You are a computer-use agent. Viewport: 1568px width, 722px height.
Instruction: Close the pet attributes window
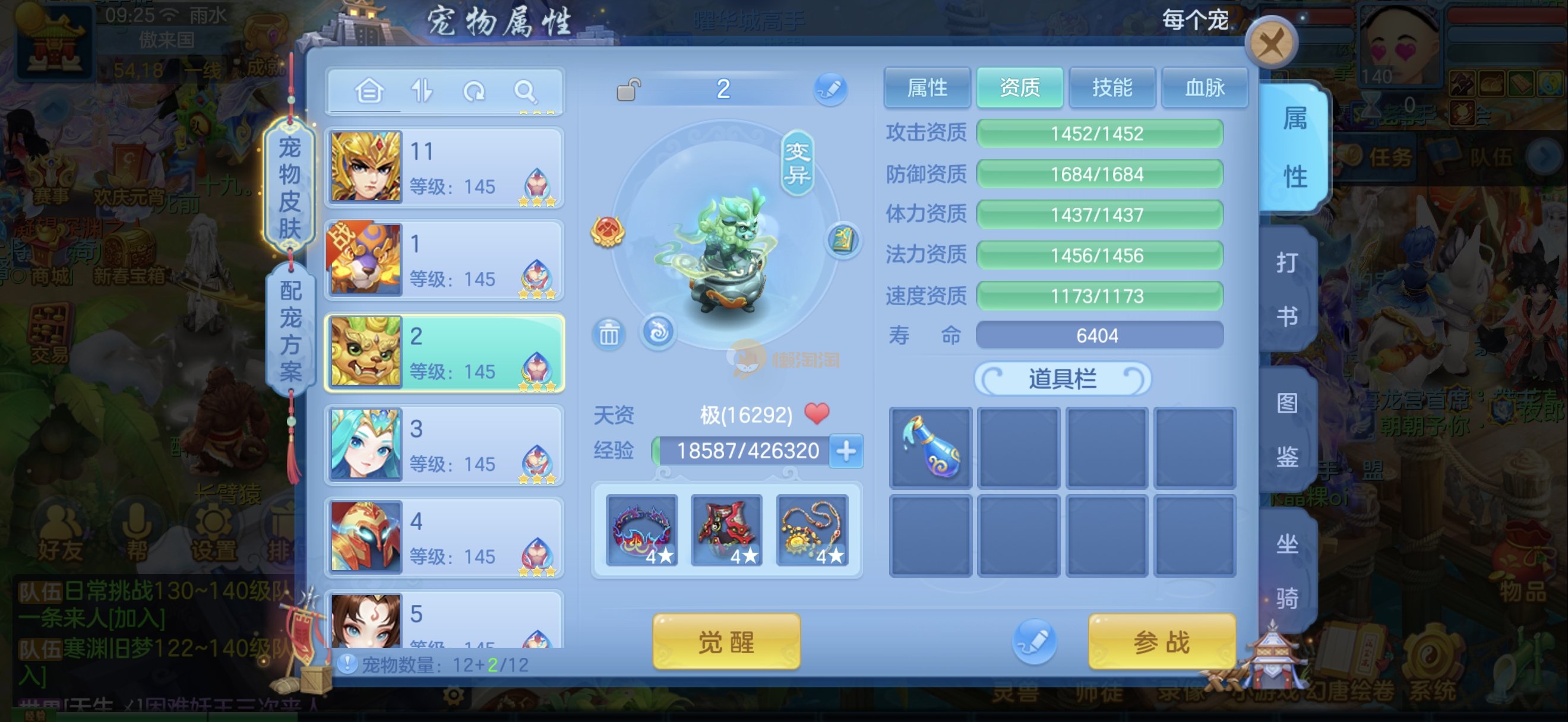[x=1271, y=43]
